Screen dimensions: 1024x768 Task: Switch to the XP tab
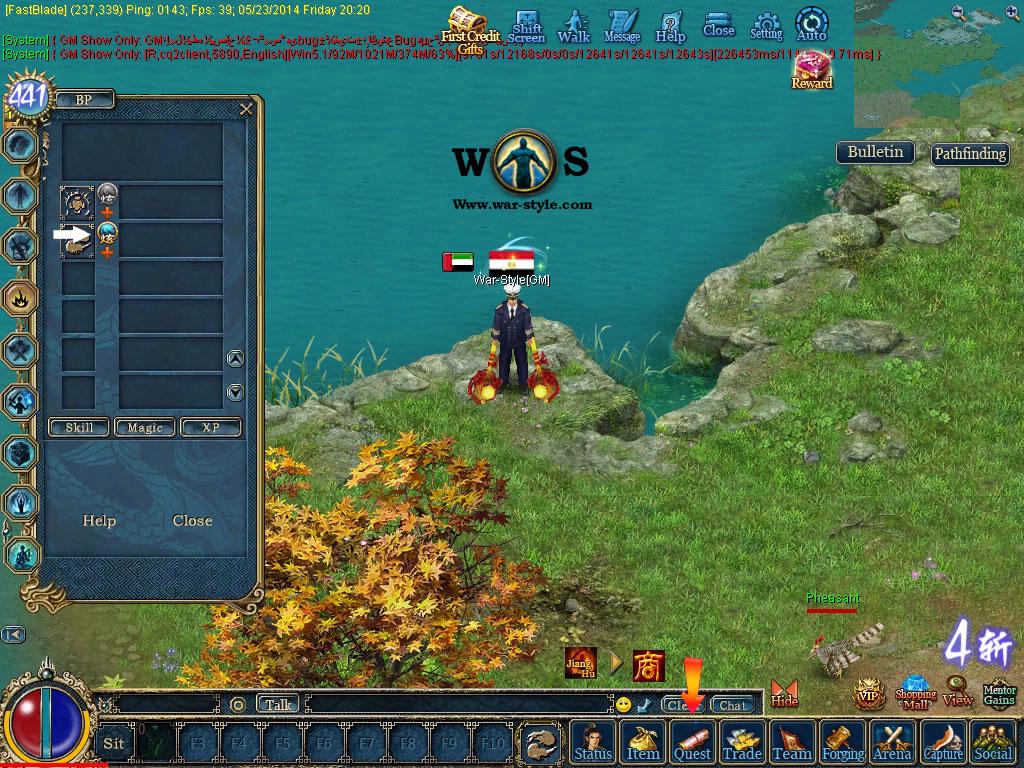[x=210, y=427]
